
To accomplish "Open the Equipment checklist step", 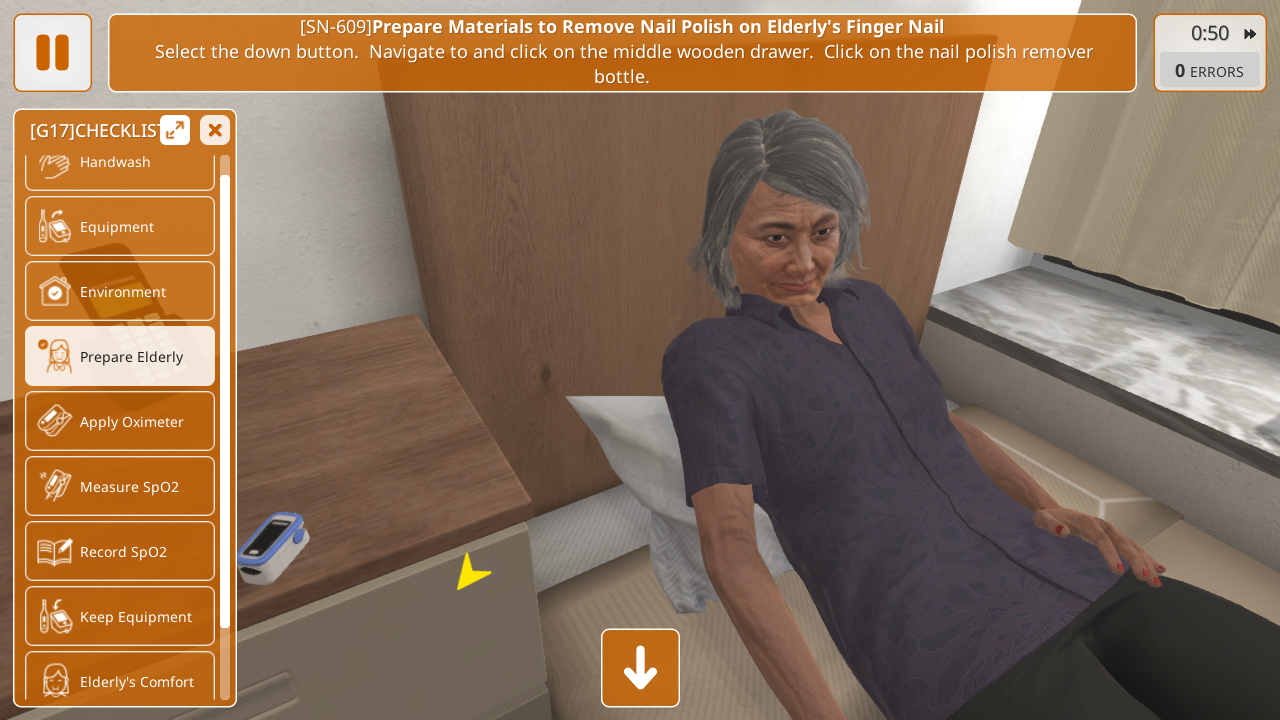I will pyautogui.click(x=120, y=226).
